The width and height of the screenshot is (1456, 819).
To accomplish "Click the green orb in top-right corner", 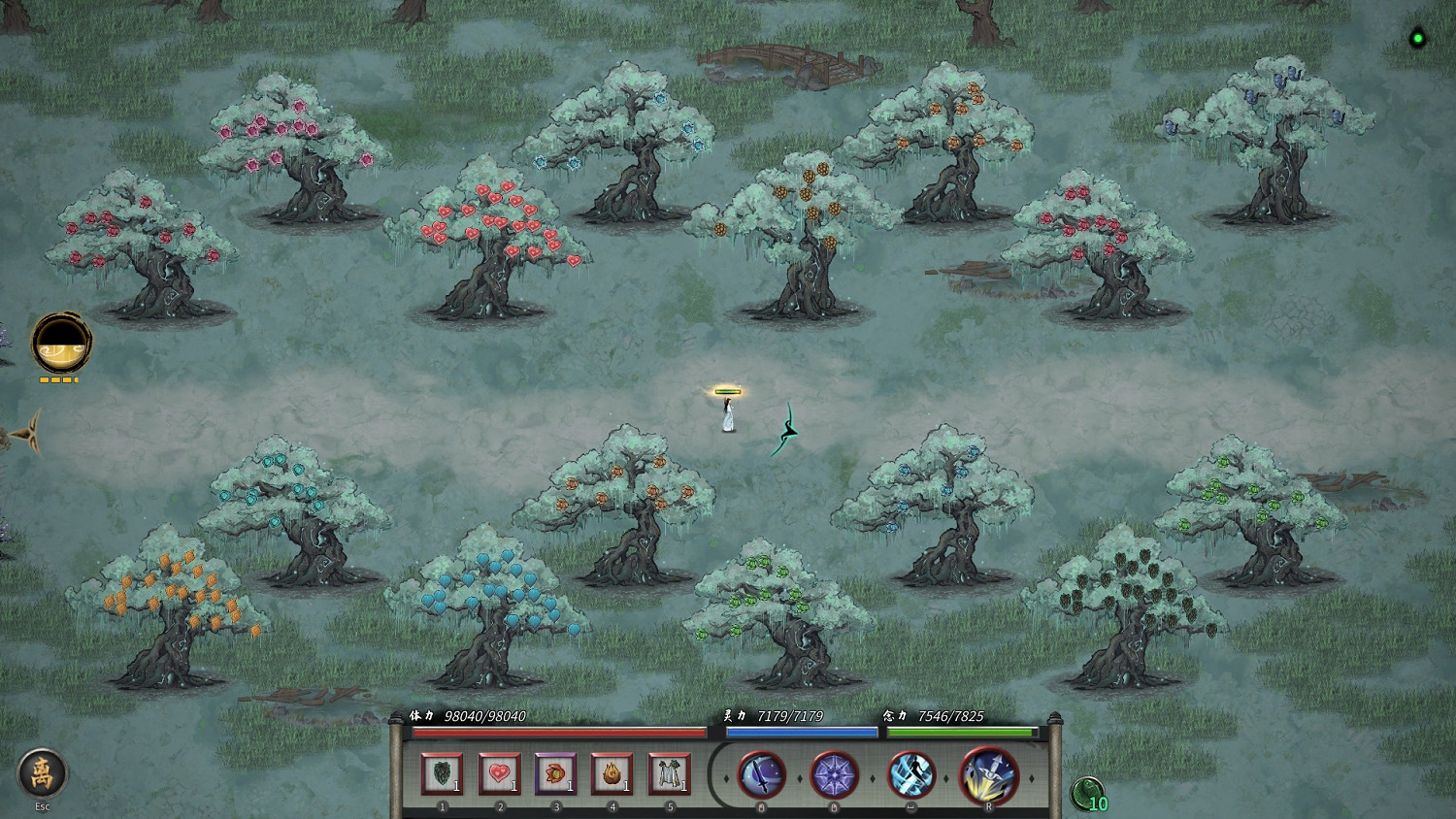I will pos(1417,38).
